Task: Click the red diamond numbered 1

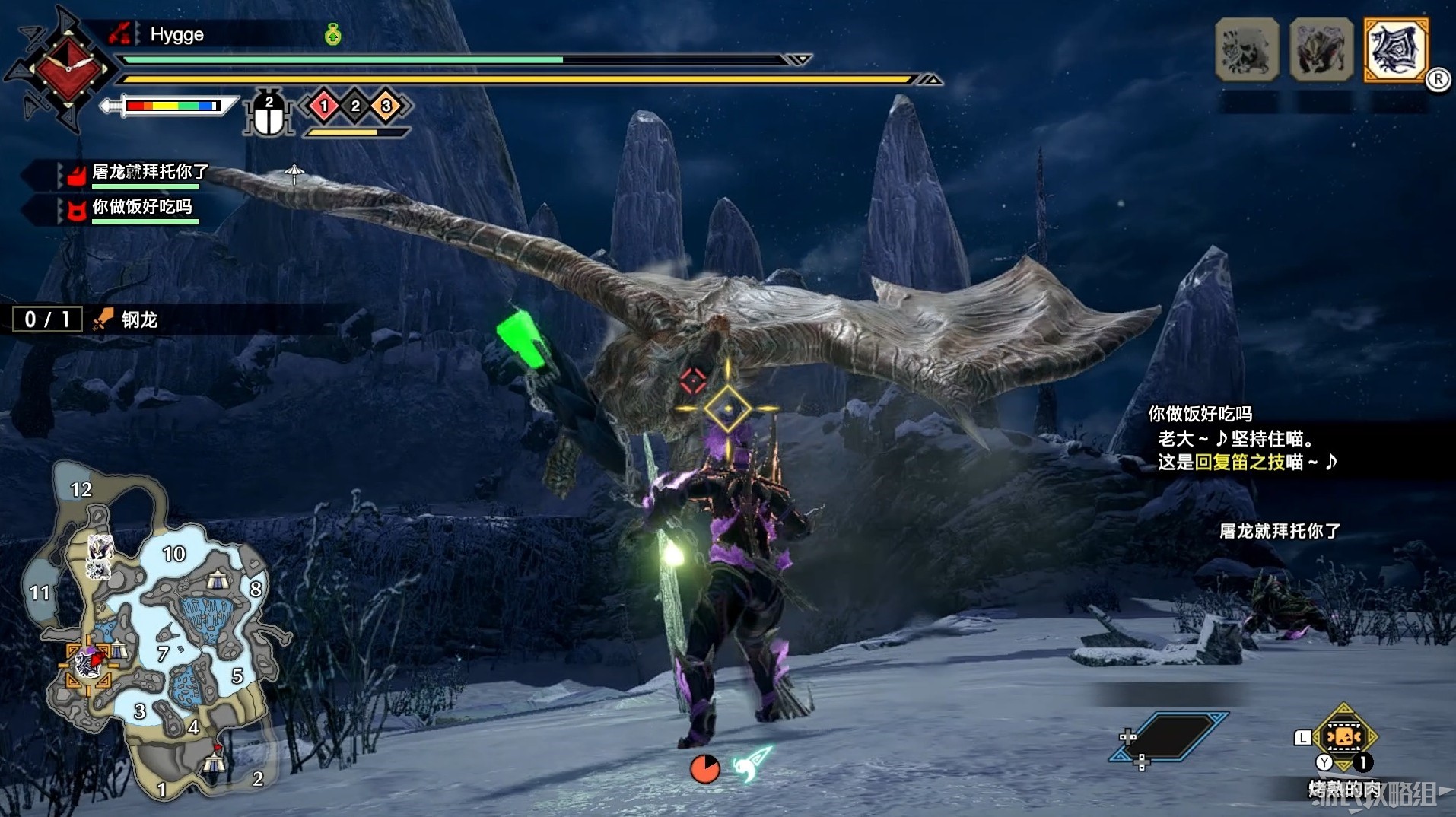Action: point(324,106)
